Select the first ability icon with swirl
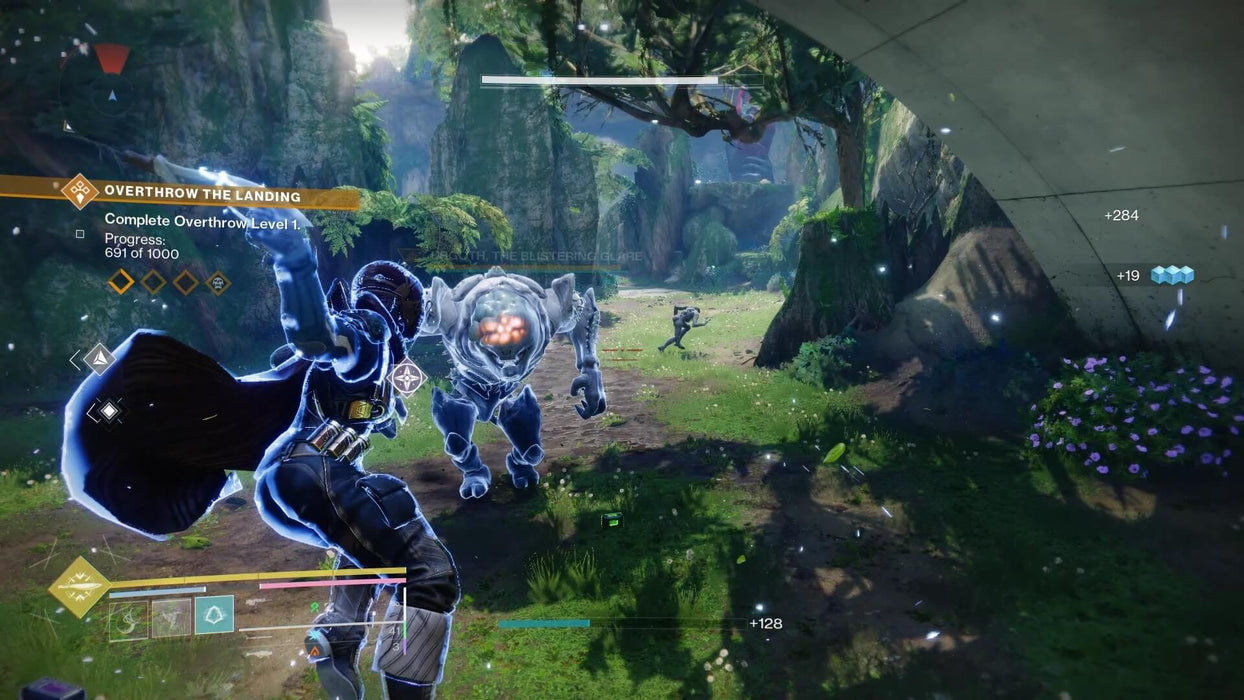The image size is (1244, 700). (x=128, y=618)
